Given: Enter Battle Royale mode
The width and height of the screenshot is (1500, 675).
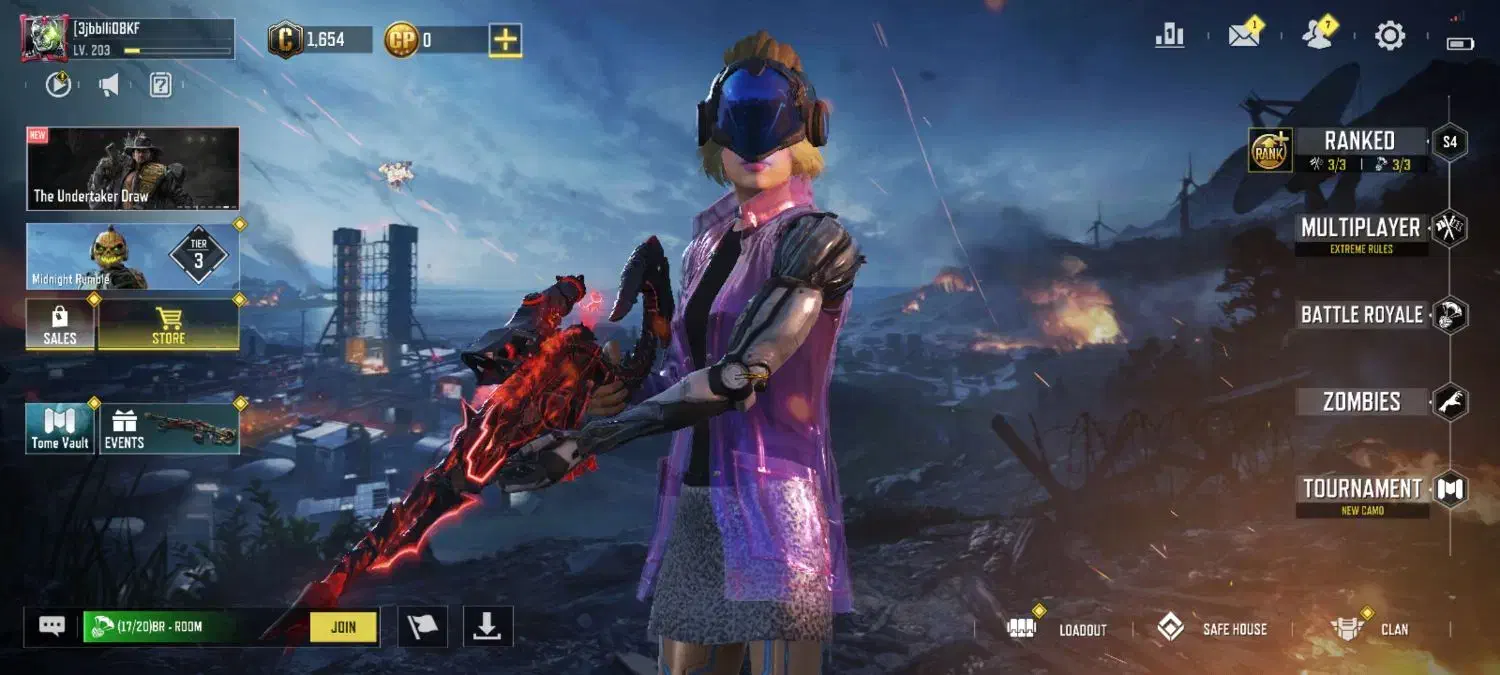Looking at the screenshot, I should pos(1361,315).
